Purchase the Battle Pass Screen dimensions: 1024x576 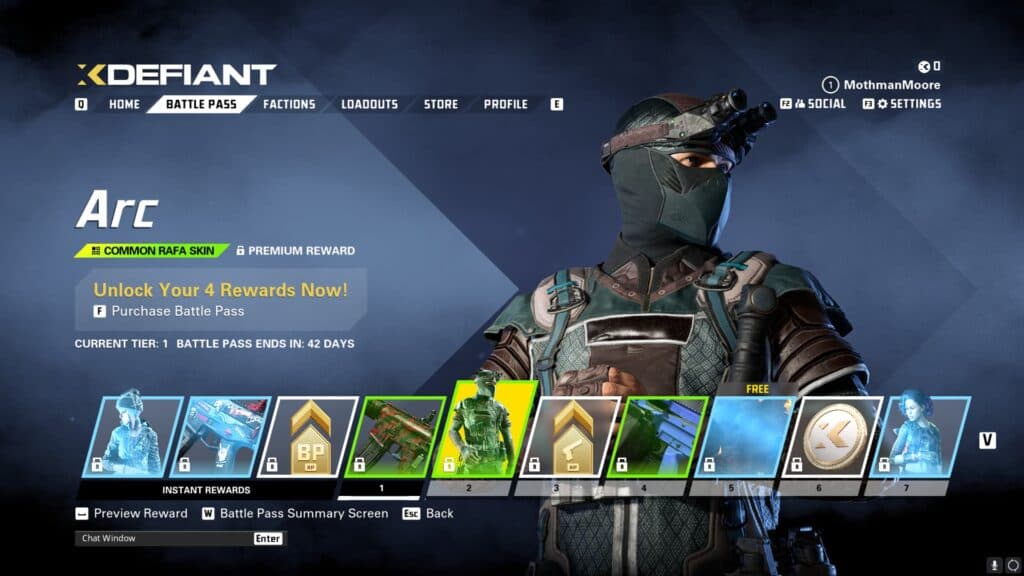point(177,311)
